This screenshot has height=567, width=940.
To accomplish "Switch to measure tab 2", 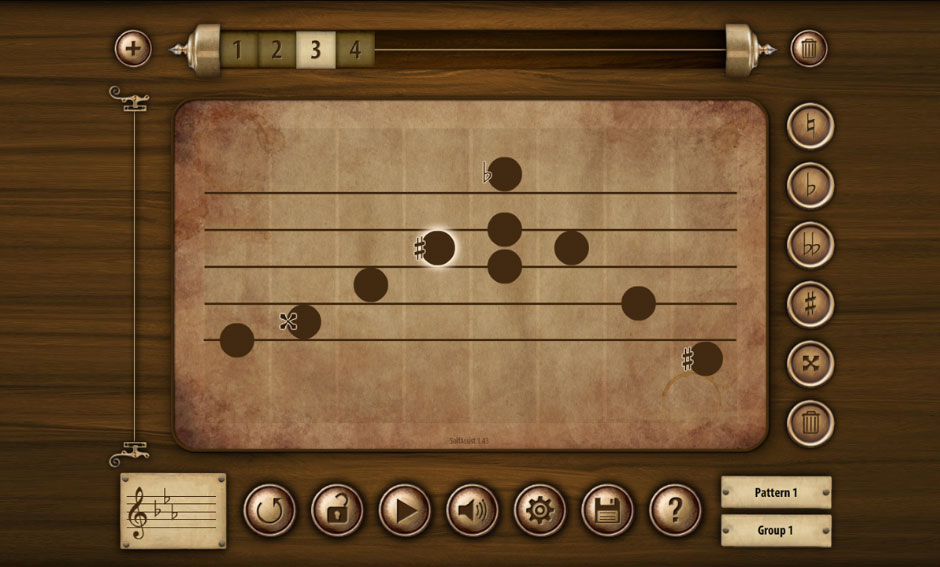I will [276, 49].
